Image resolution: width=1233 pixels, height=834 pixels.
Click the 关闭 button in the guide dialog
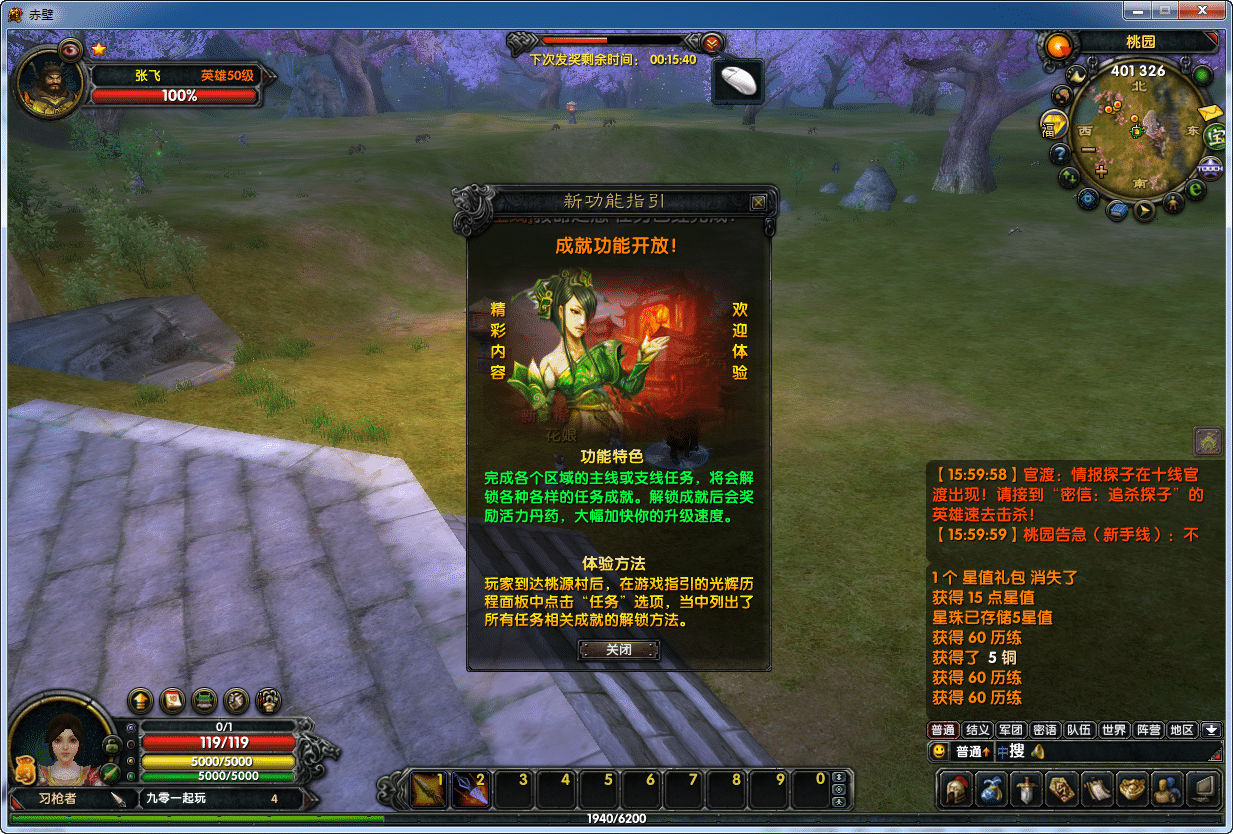(619, 649)
